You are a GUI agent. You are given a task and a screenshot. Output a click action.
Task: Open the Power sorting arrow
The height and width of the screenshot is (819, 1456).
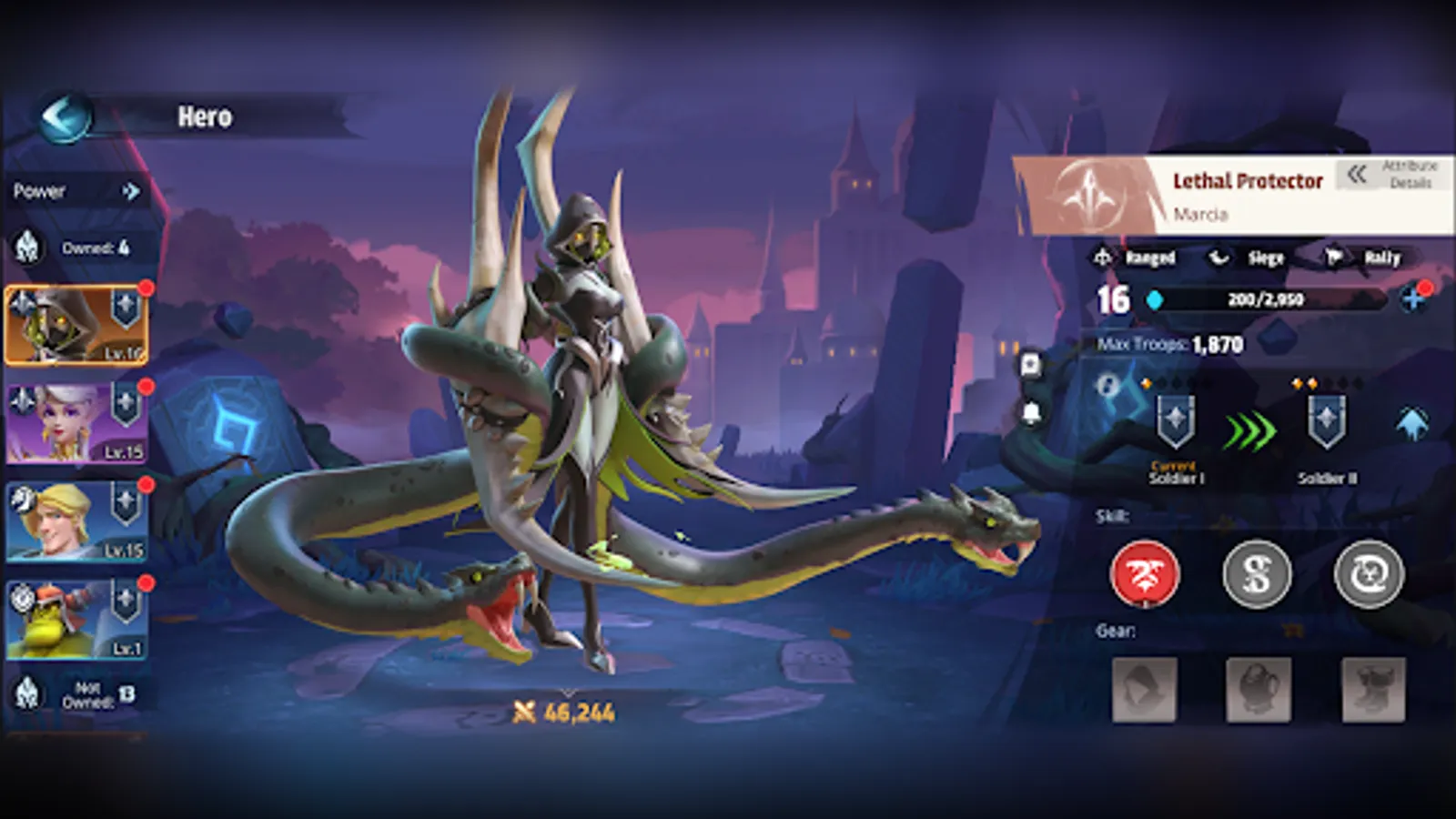pyautogui.click(x=131, y=191)
